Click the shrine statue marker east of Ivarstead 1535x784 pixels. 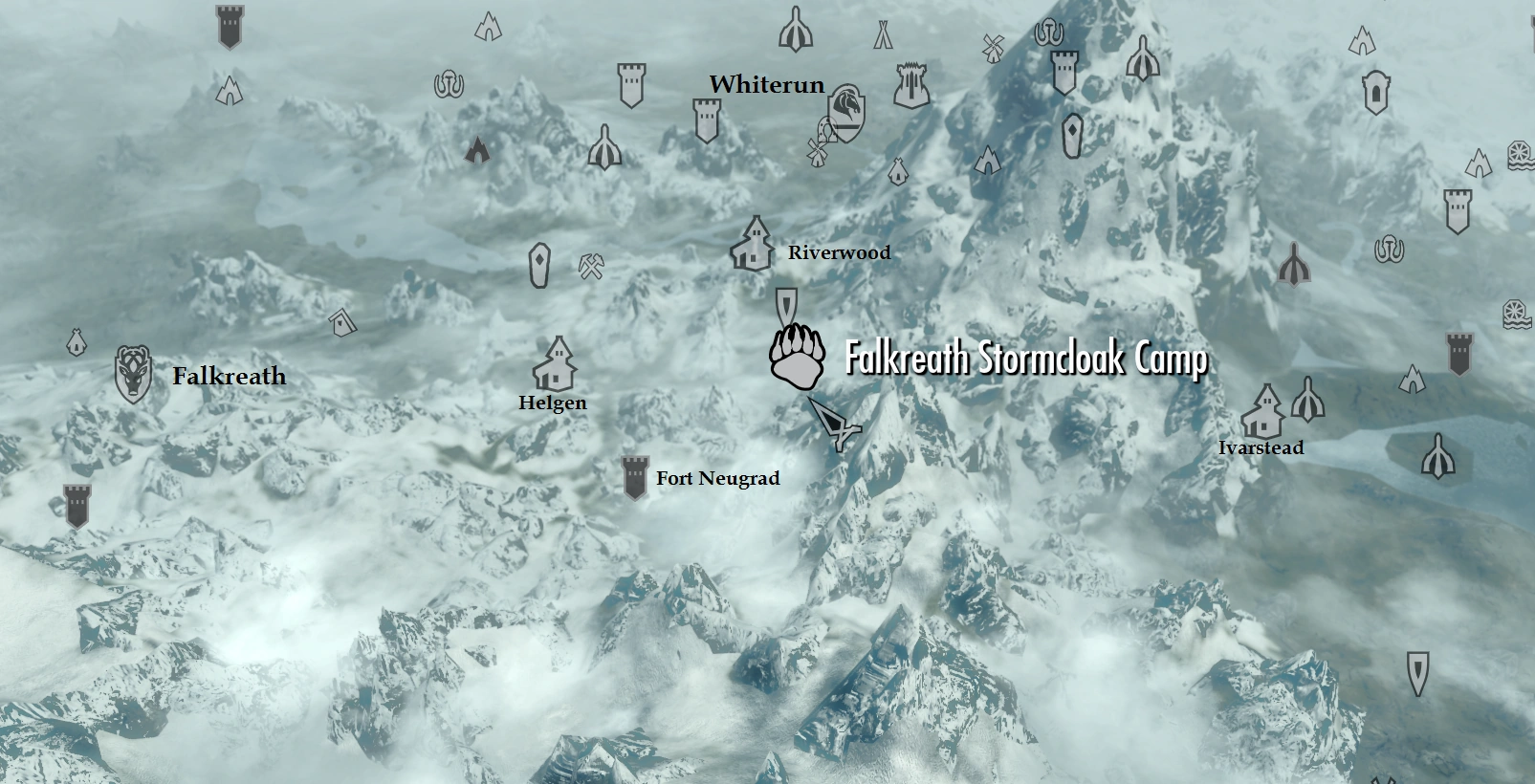1309,406
